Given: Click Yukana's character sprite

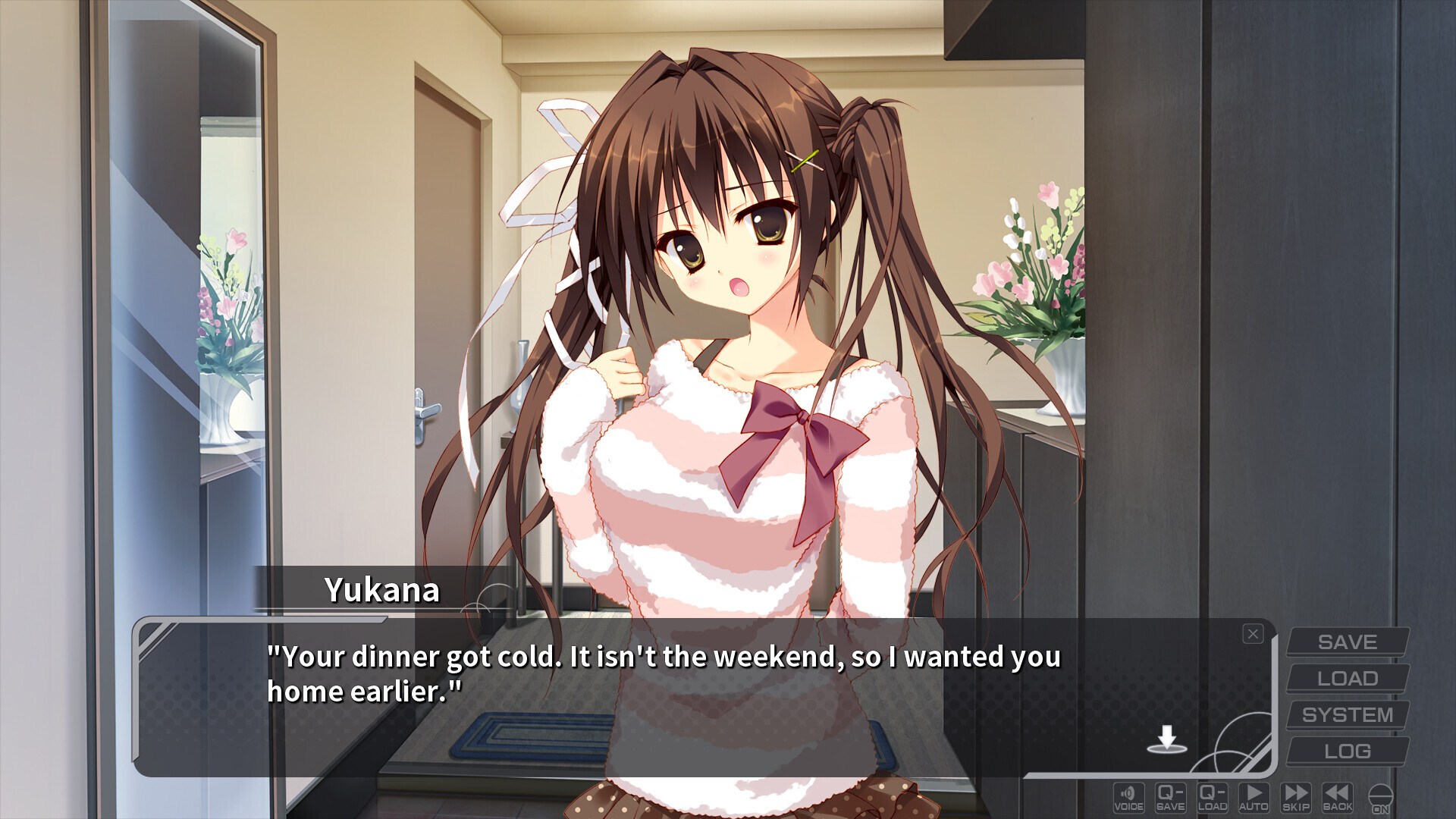Looking at the screenshot, I should click(728, 303).
